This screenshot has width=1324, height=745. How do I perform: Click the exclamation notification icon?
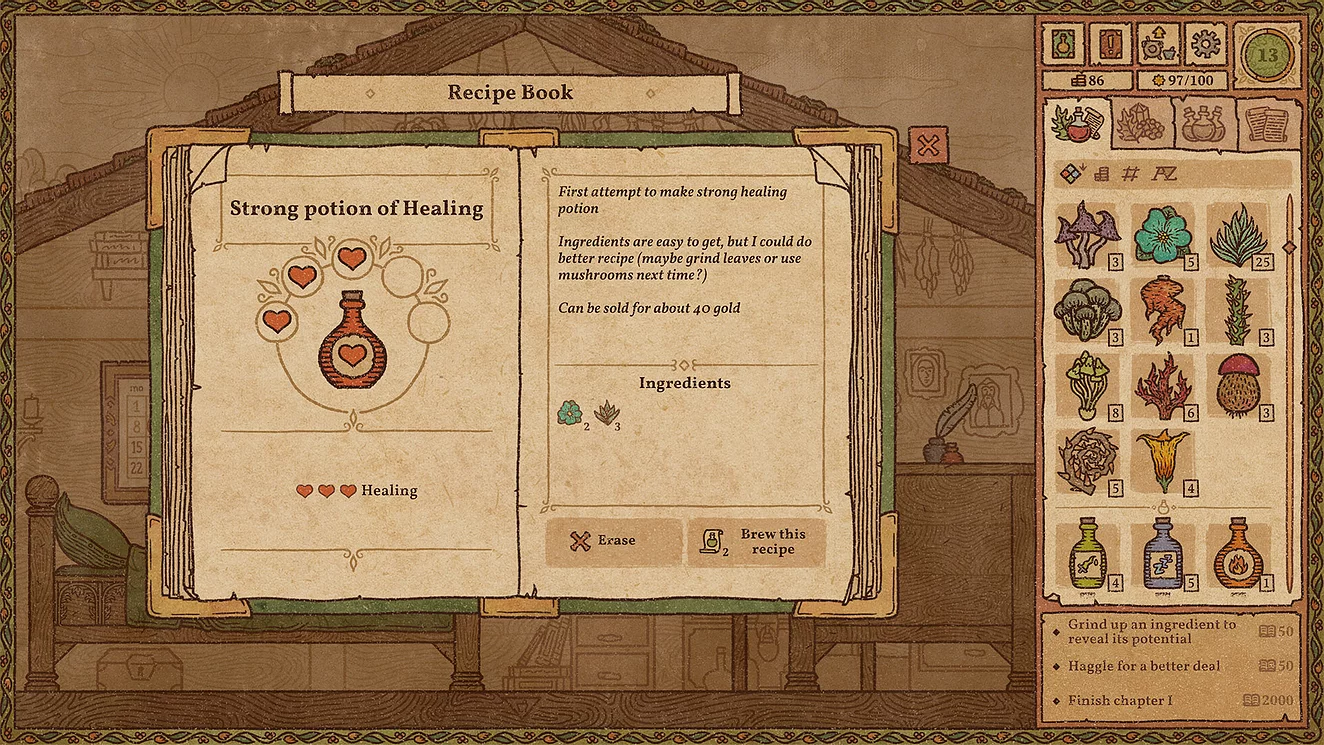click(1112, 42)
